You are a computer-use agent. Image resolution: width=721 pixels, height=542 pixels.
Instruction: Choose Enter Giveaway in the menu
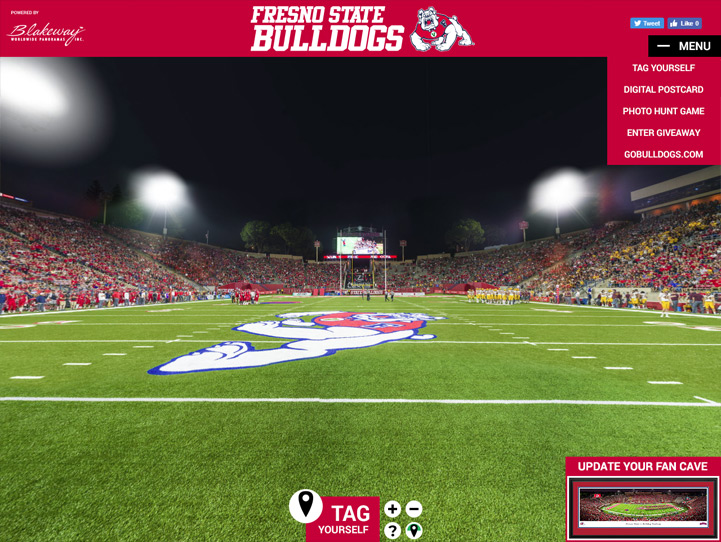tap(663, 133)
